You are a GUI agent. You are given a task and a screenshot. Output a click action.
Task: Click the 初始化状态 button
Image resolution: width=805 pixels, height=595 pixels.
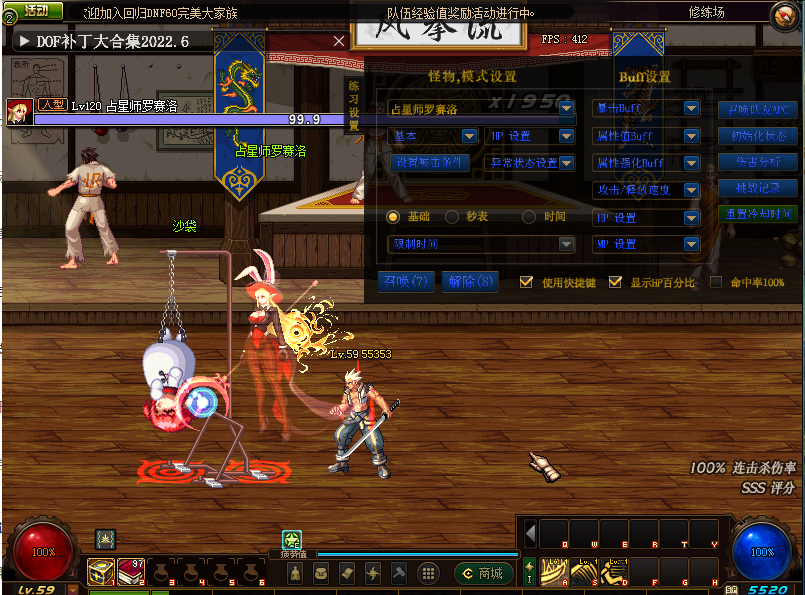[x=758, y=136]
